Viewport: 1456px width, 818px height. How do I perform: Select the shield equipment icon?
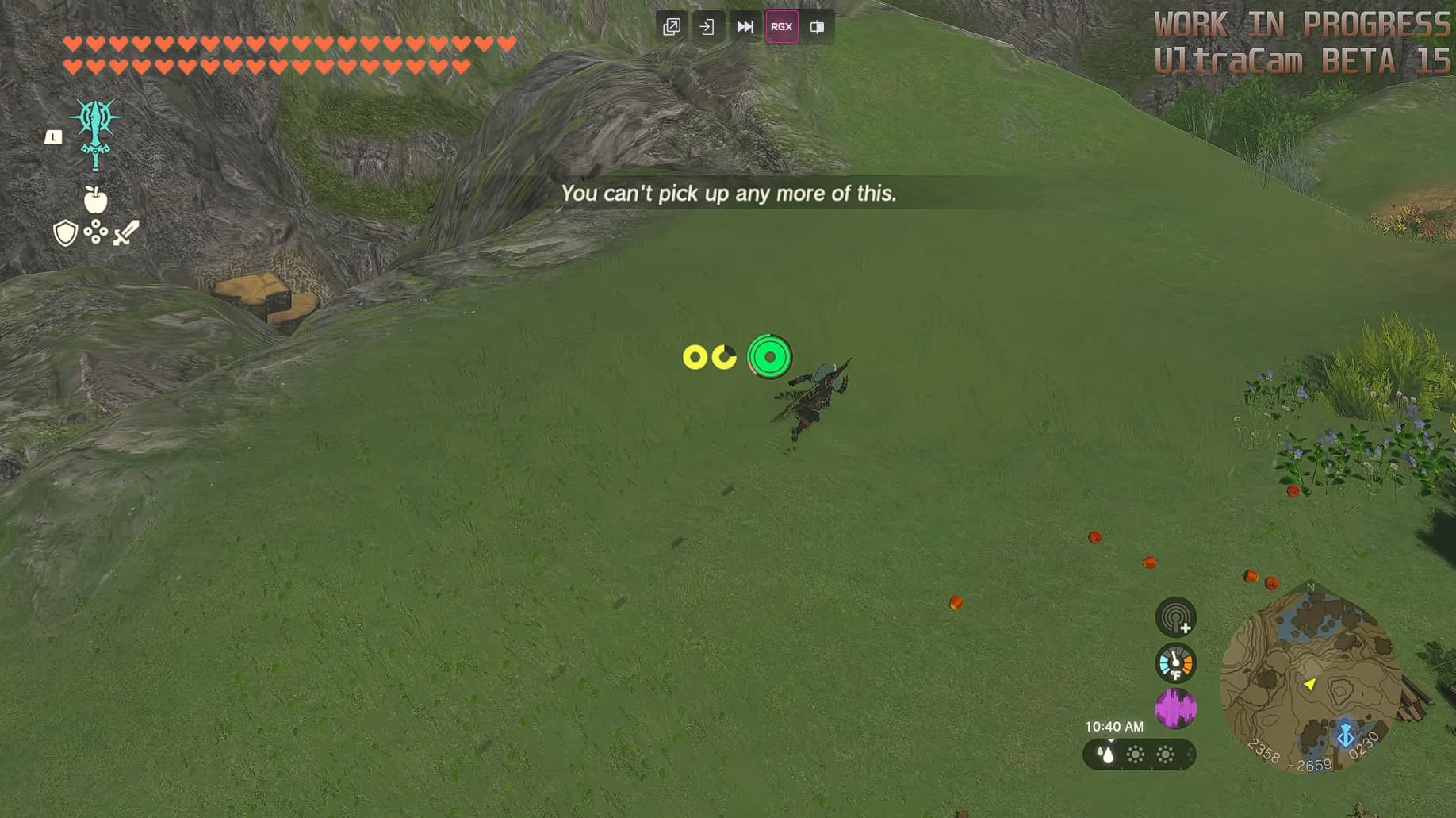(67, 233)
